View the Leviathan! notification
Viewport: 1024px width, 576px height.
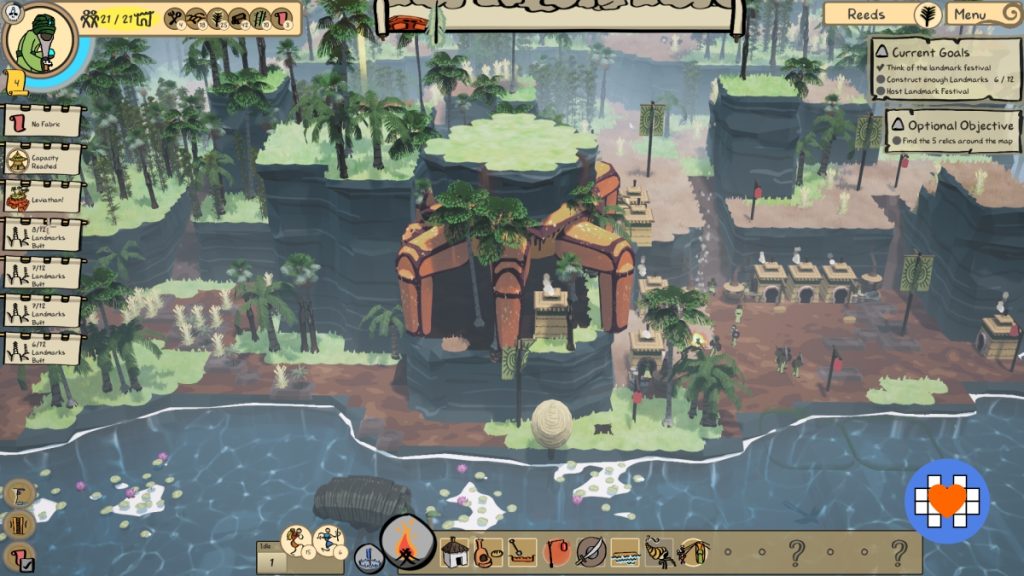(x=43, y=197)
